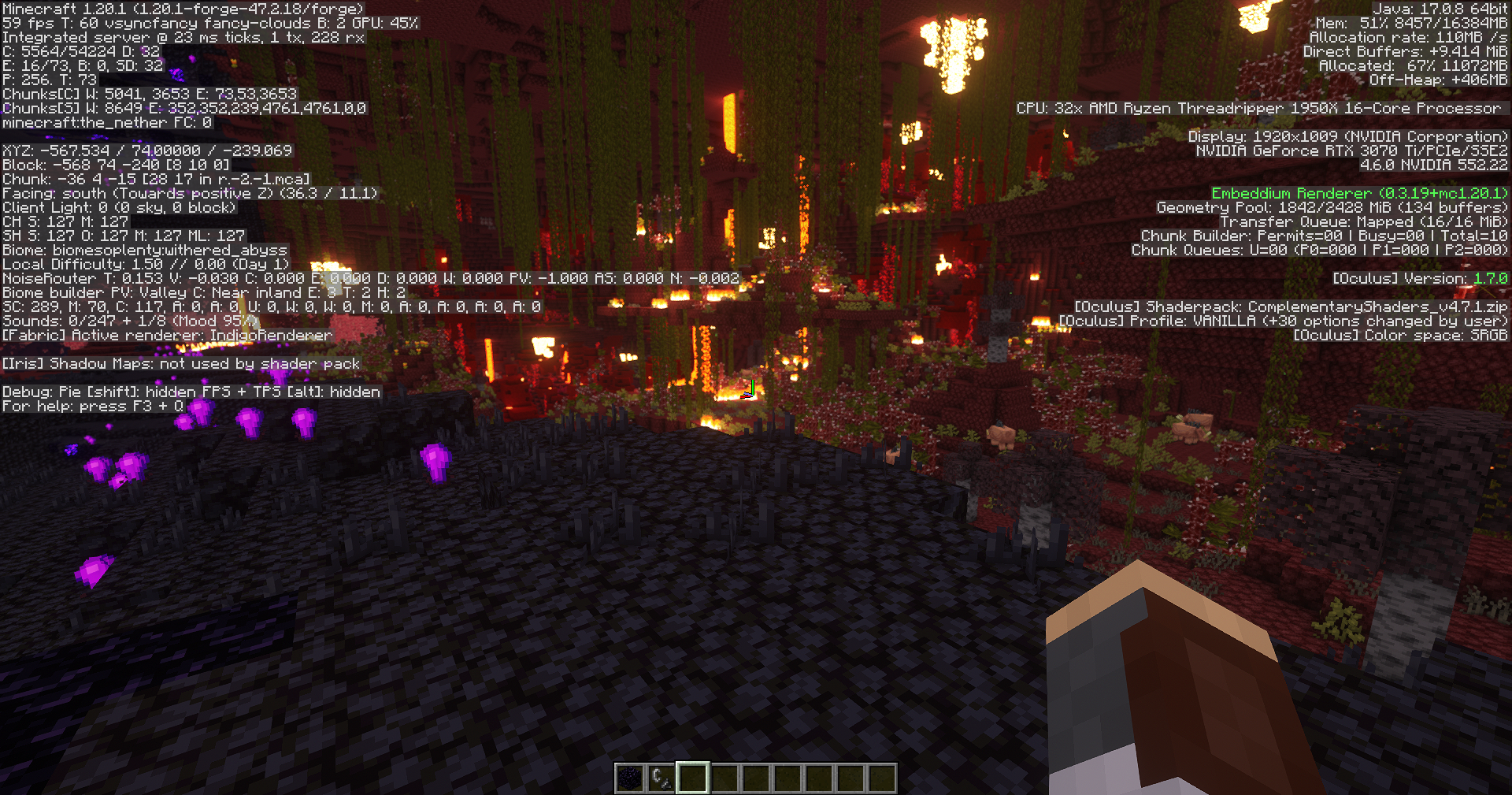Click the highlighted empty hotbar slot
This screenshot has width=1512, height=795.
[693, 778]
